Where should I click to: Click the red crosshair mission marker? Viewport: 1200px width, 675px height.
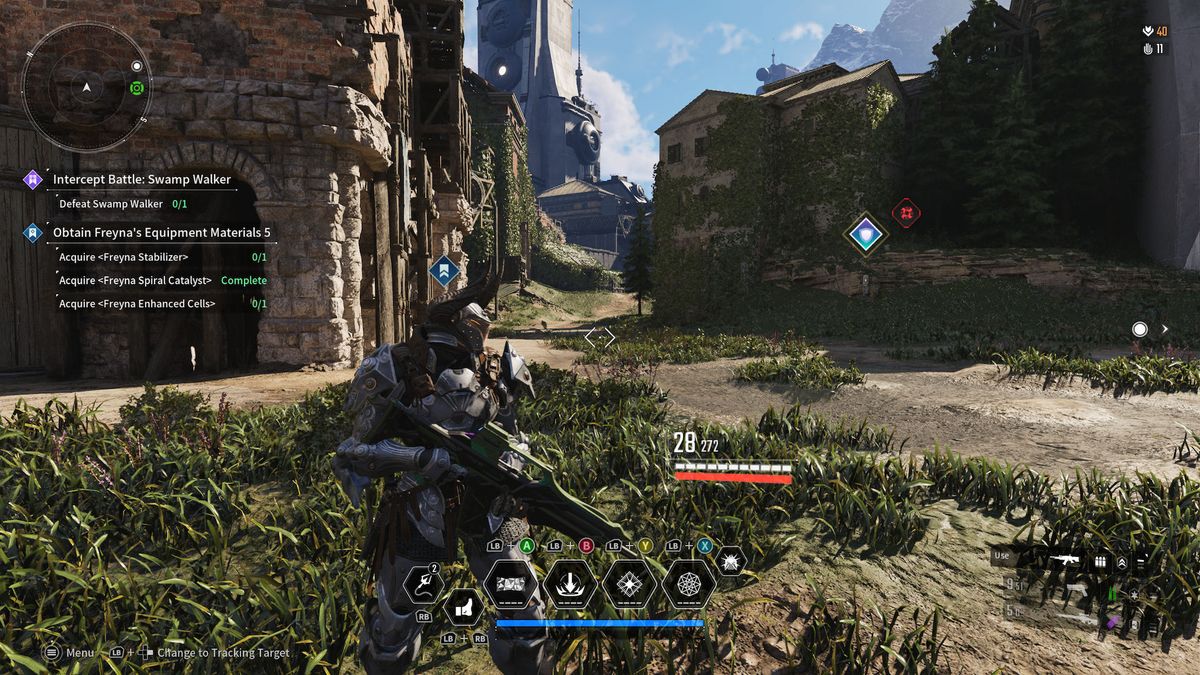[906, 212]
